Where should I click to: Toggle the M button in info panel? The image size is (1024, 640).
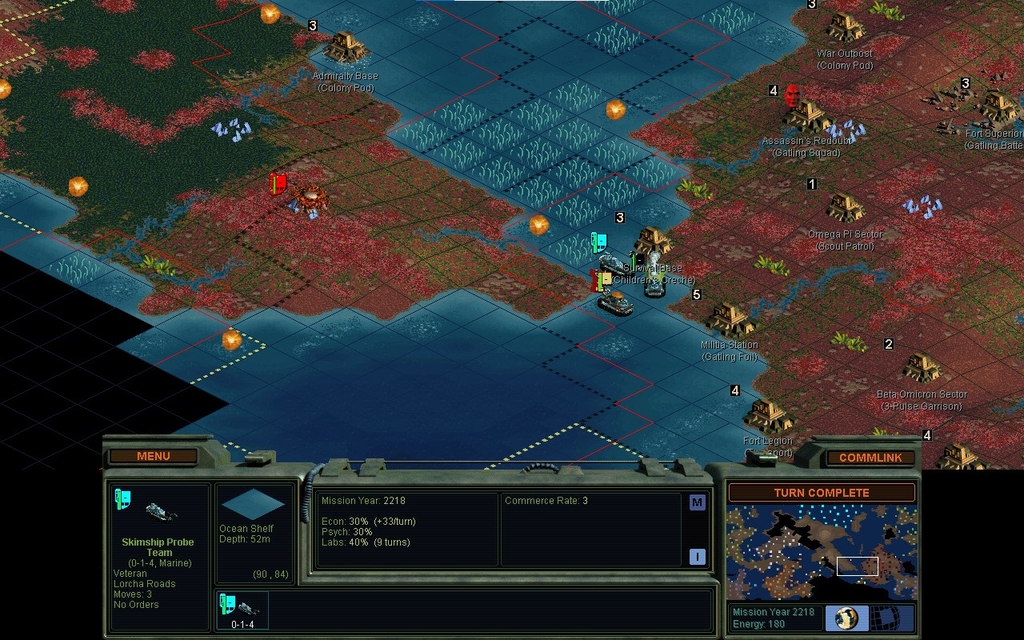click(x=697, y=503)
